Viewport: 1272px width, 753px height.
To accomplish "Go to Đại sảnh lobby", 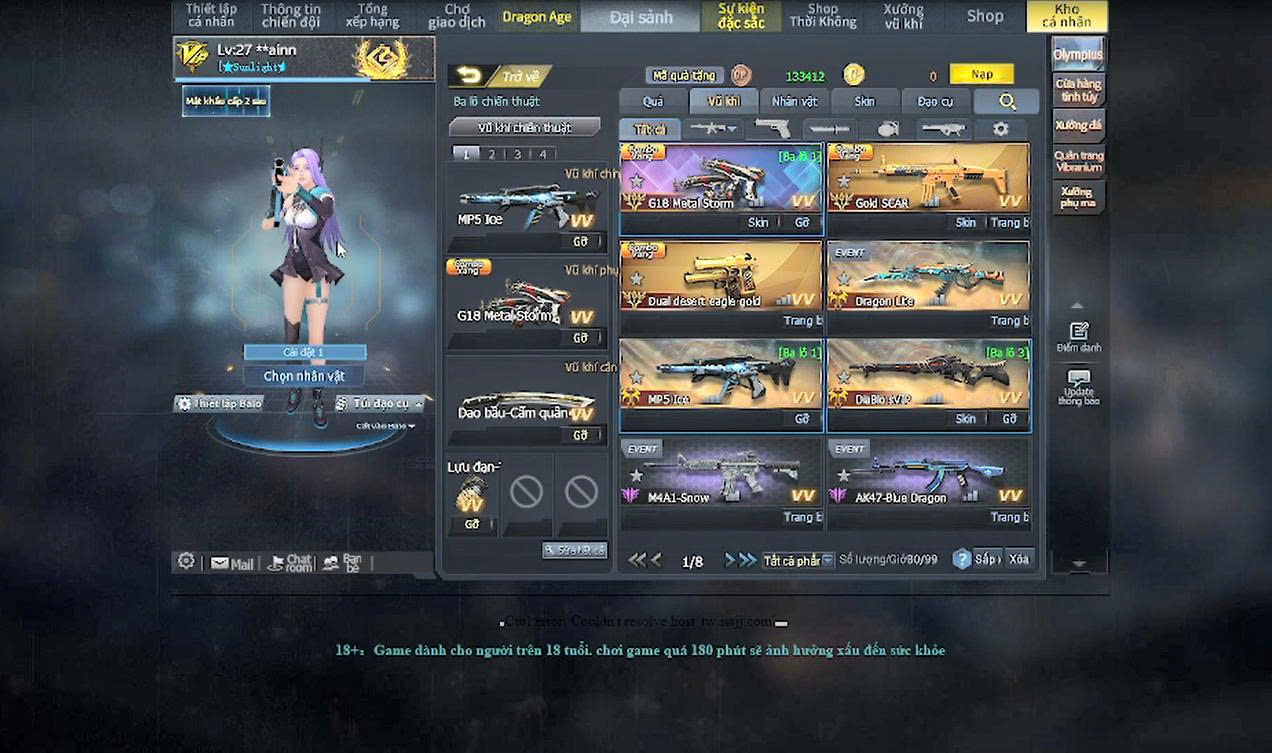I will [x=640, y=17].
